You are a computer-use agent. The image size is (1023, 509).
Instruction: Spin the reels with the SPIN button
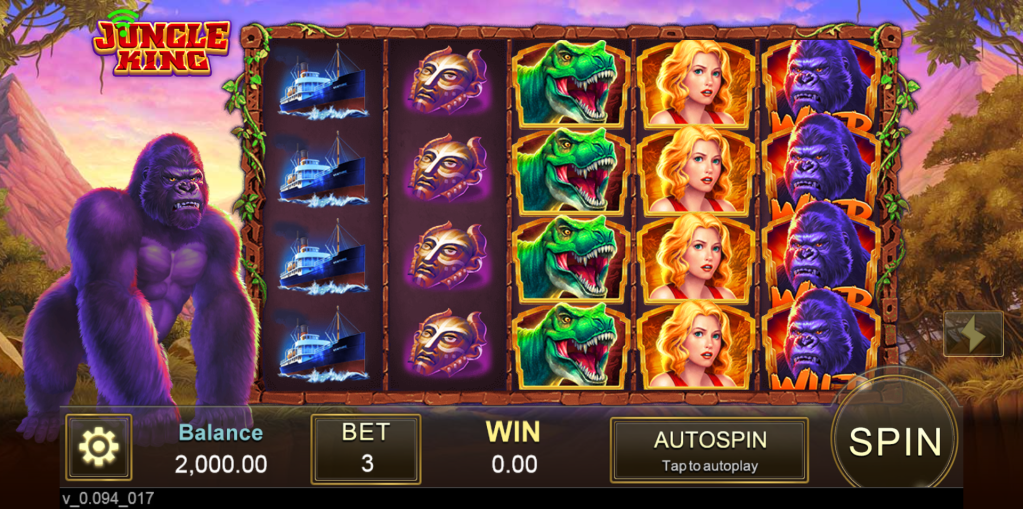894,441
